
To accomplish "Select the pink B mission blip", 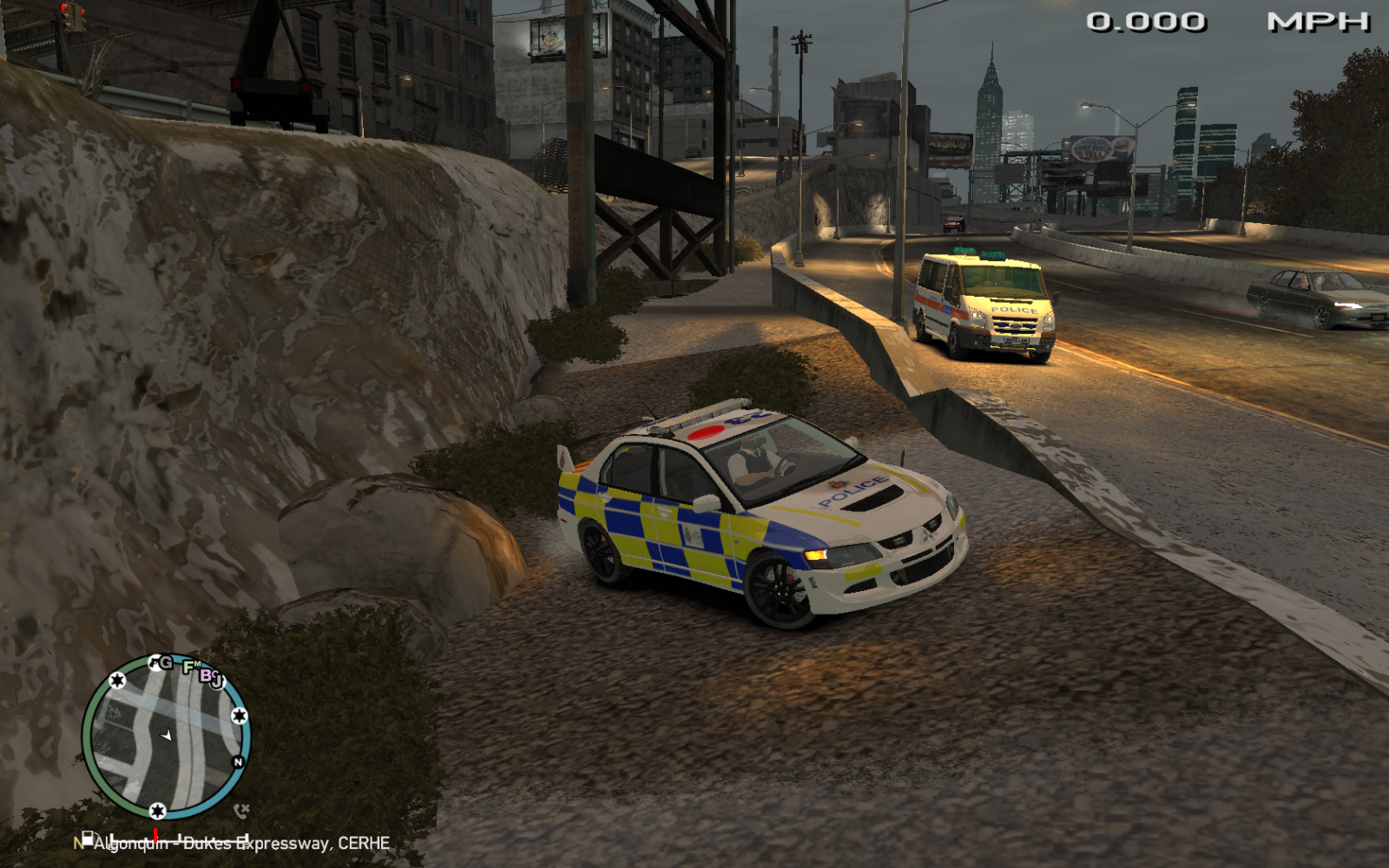I will [x=207, y=674].
